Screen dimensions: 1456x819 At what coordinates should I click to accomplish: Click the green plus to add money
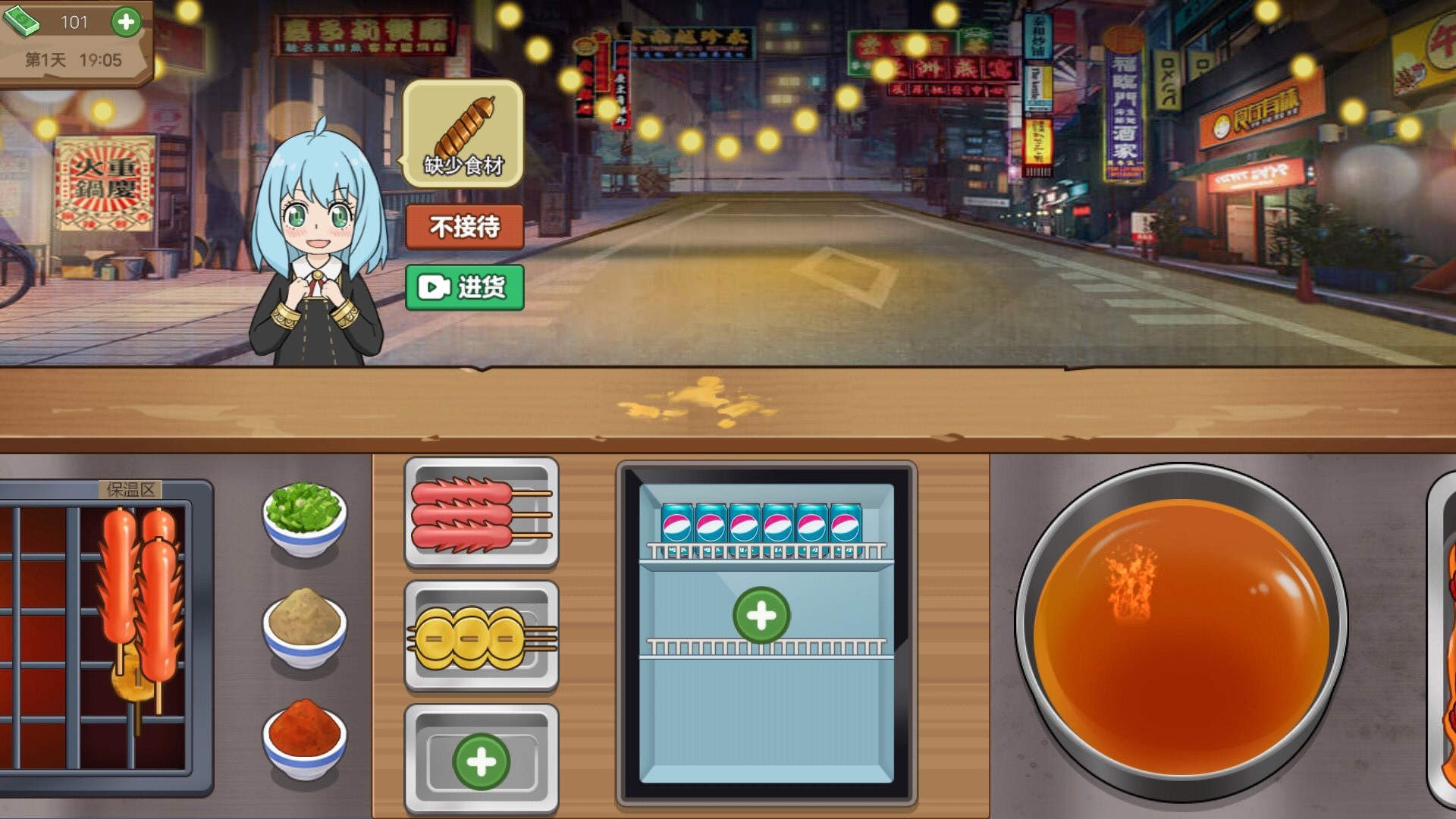coord(125,22)
